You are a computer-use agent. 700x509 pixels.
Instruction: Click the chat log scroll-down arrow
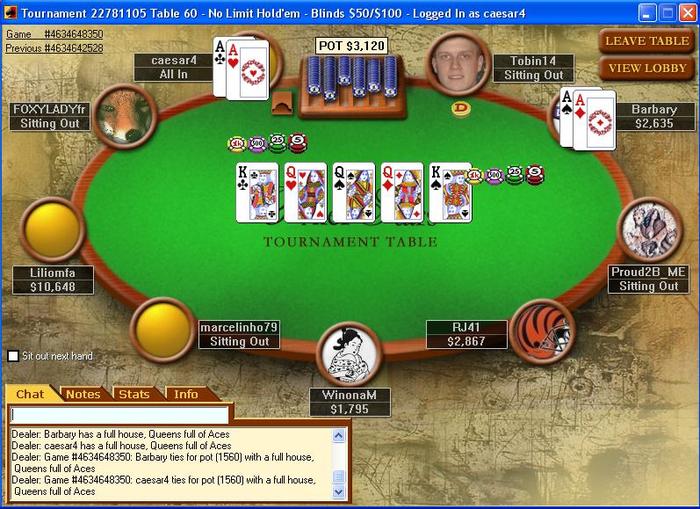pos(338,491)
